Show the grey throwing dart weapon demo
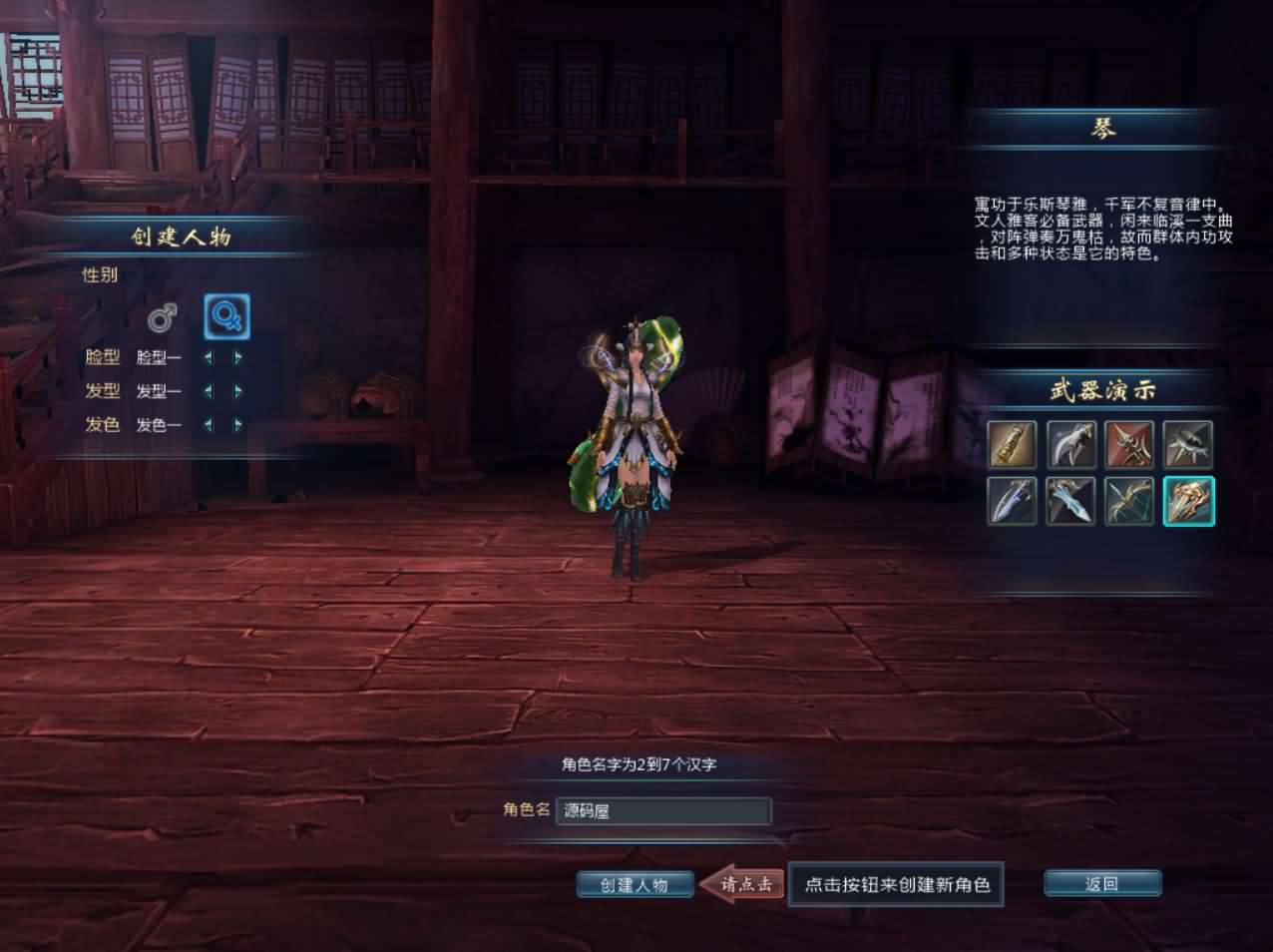The width and height of the screenshot is (1273, 952). (x=1188, y=444)
